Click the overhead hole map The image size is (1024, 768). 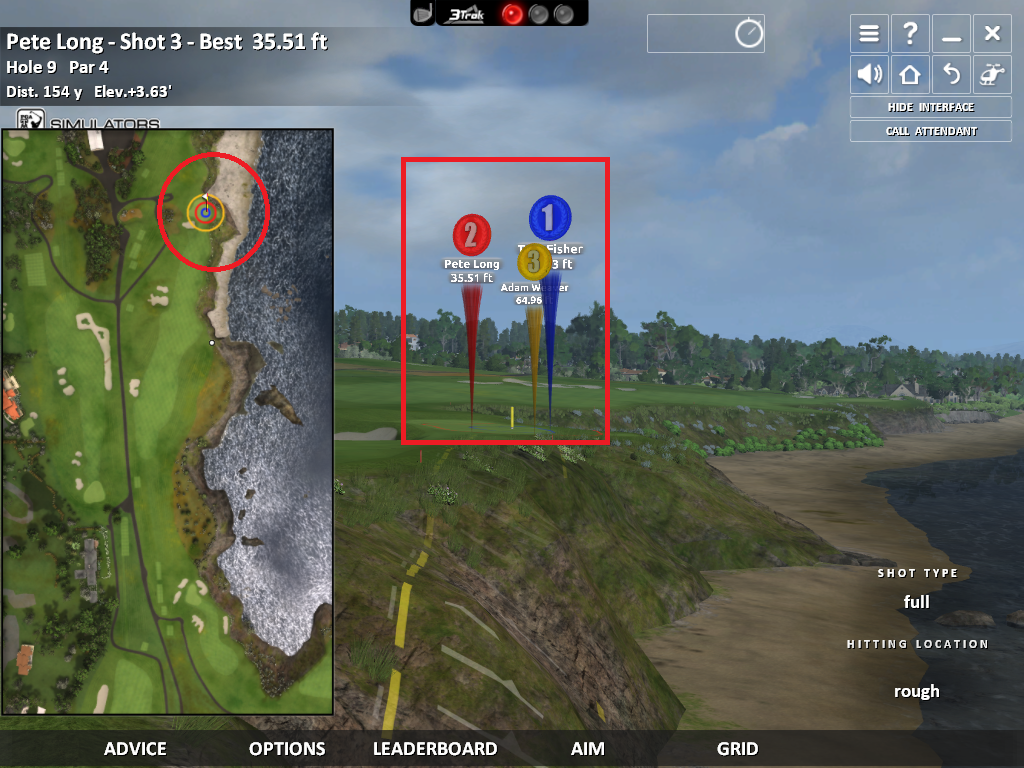tap(167, 420)
